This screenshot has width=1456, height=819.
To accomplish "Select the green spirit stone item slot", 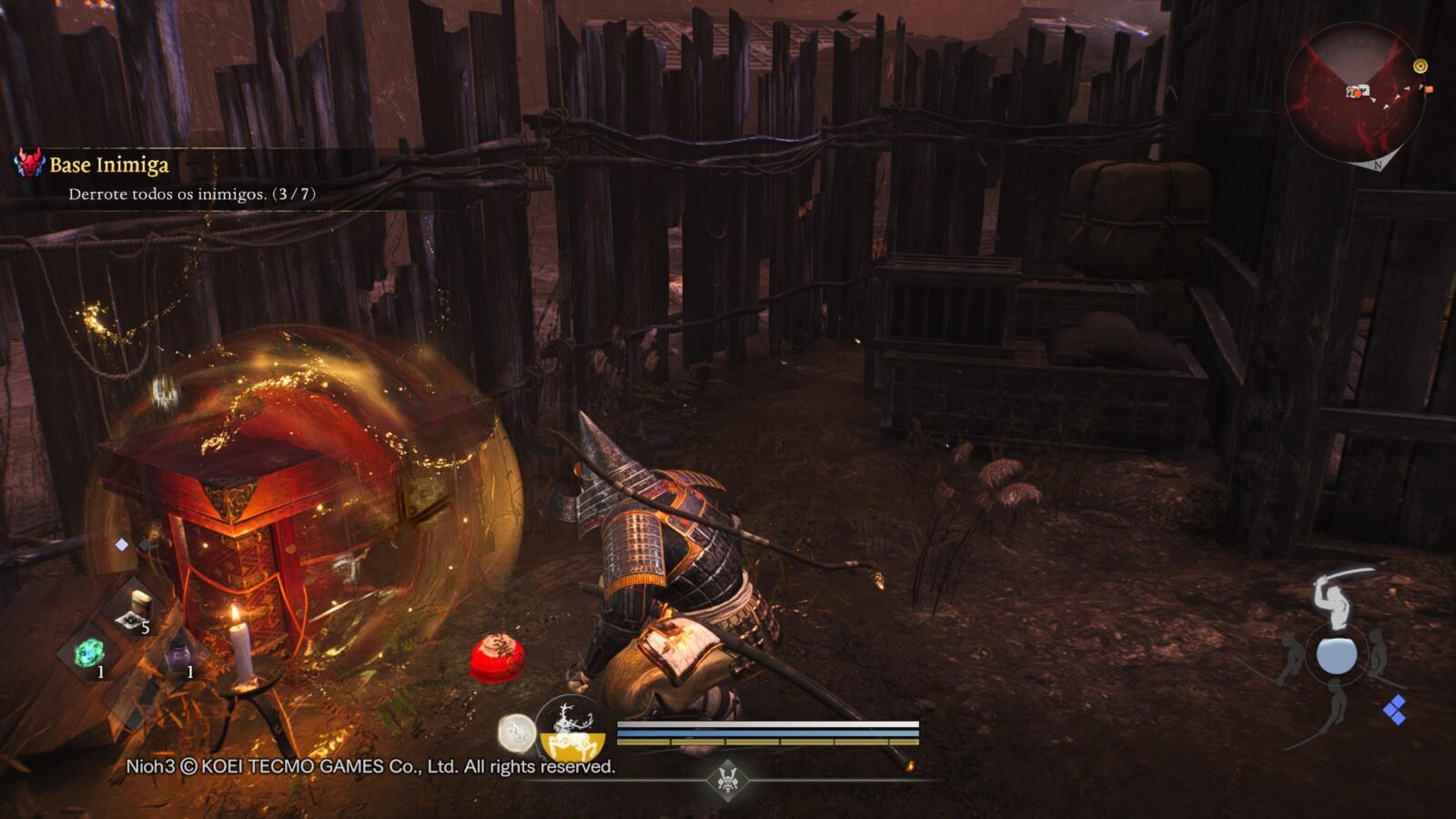I will (x=89, y=652).
